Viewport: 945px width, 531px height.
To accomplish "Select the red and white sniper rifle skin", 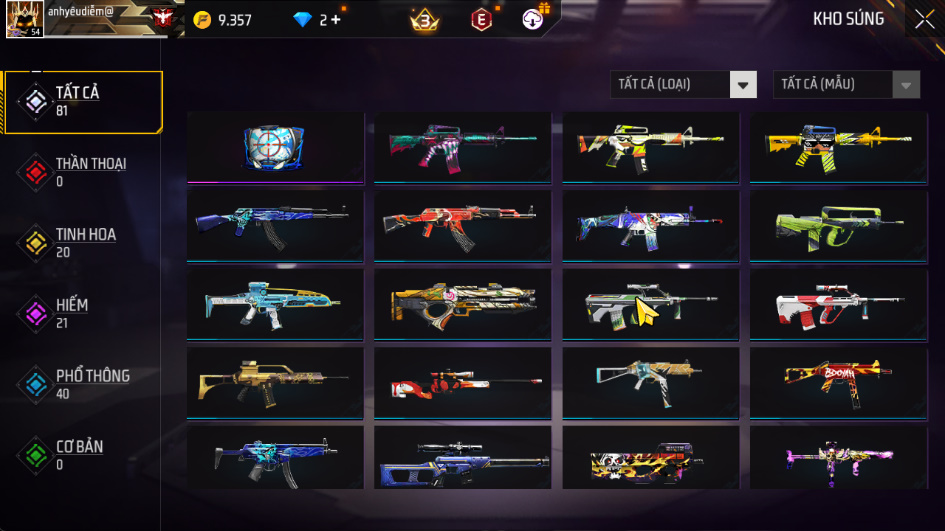I will (x=462, y=382).
